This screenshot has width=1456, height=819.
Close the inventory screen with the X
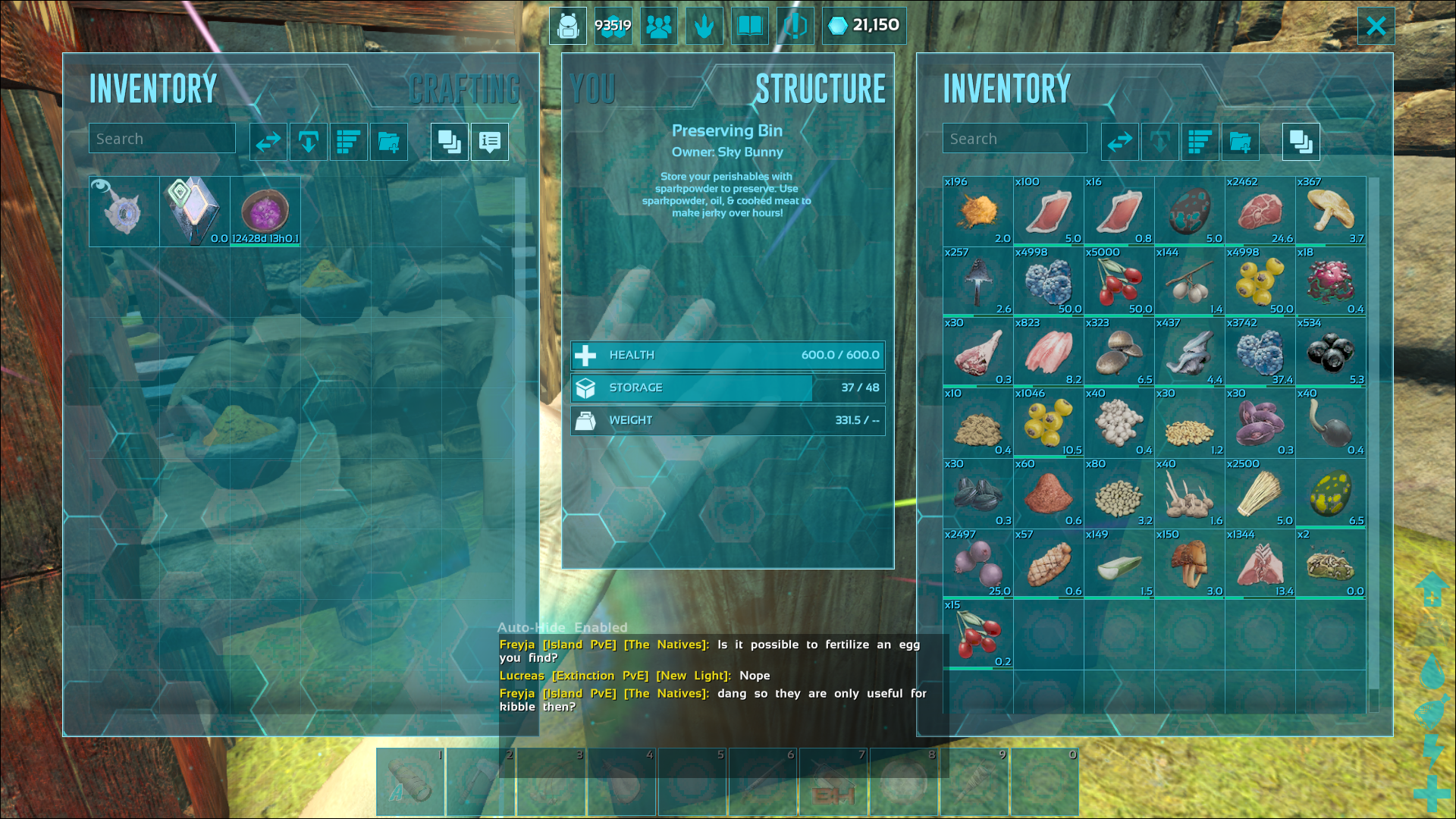[x=1376, y=27]
